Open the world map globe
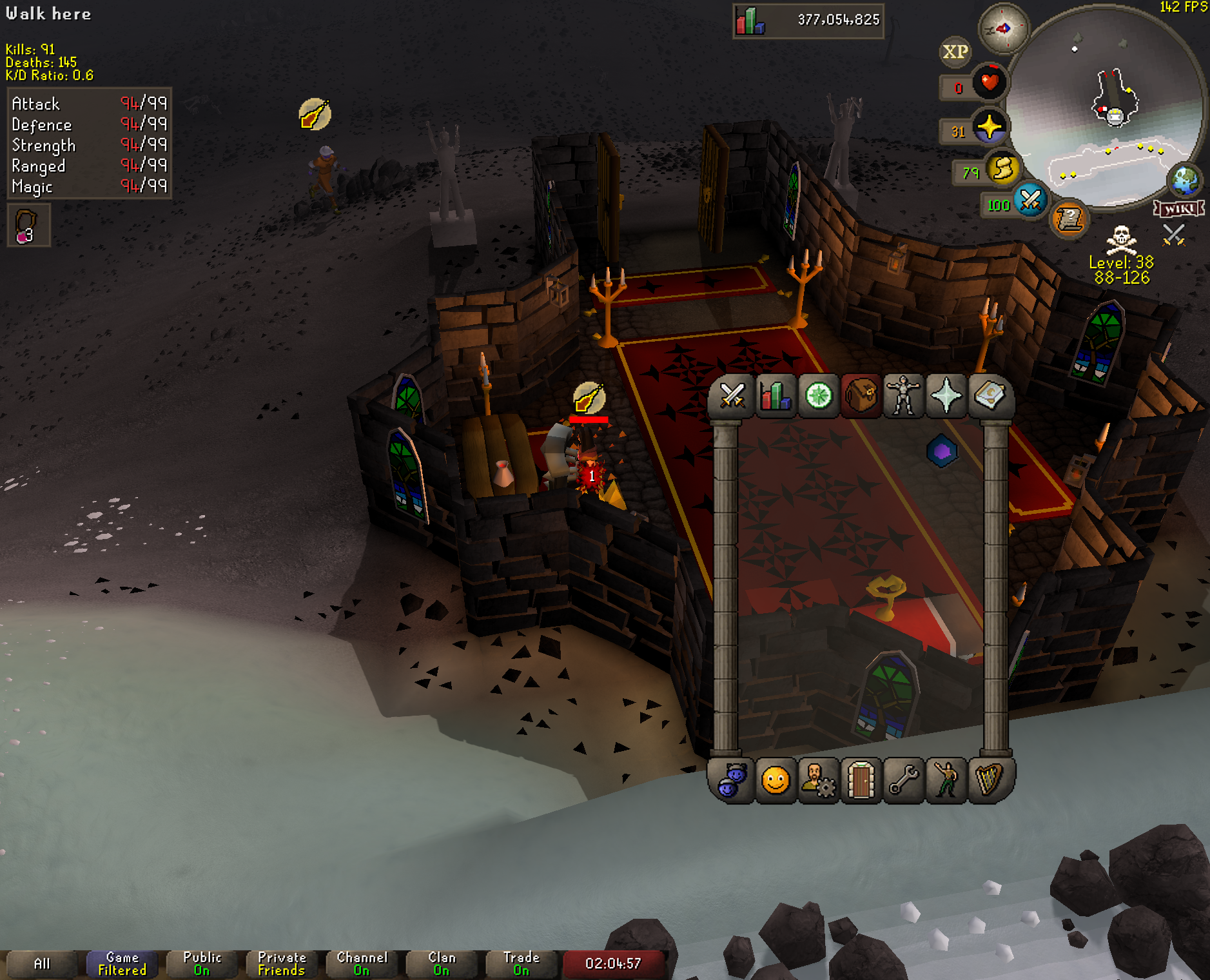Image resolution: width=1210 pixels, height=980 pixels. pyautogui.click(x=1185, y=181)
